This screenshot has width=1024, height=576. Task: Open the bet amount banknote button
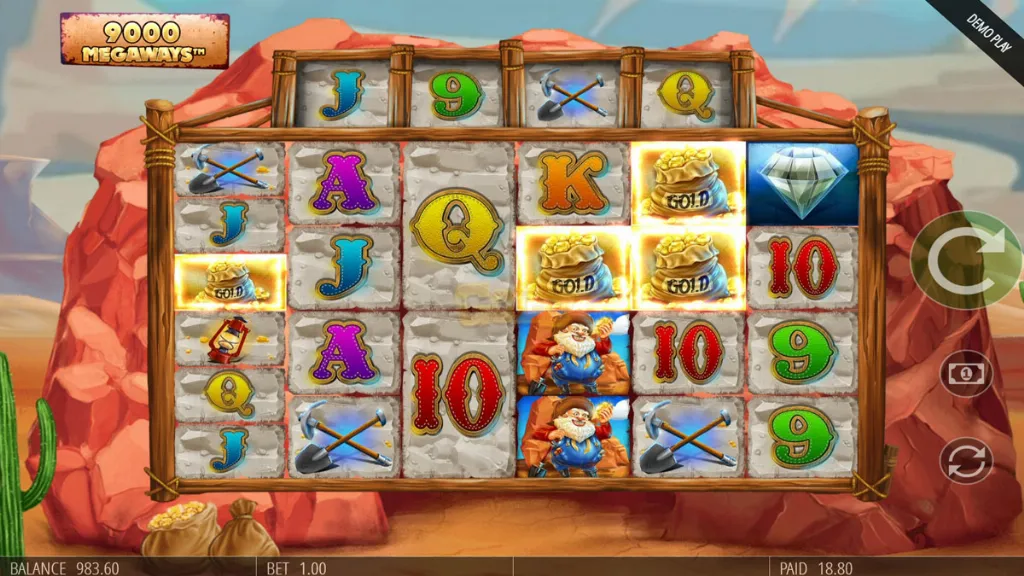(x=966, y=374)
